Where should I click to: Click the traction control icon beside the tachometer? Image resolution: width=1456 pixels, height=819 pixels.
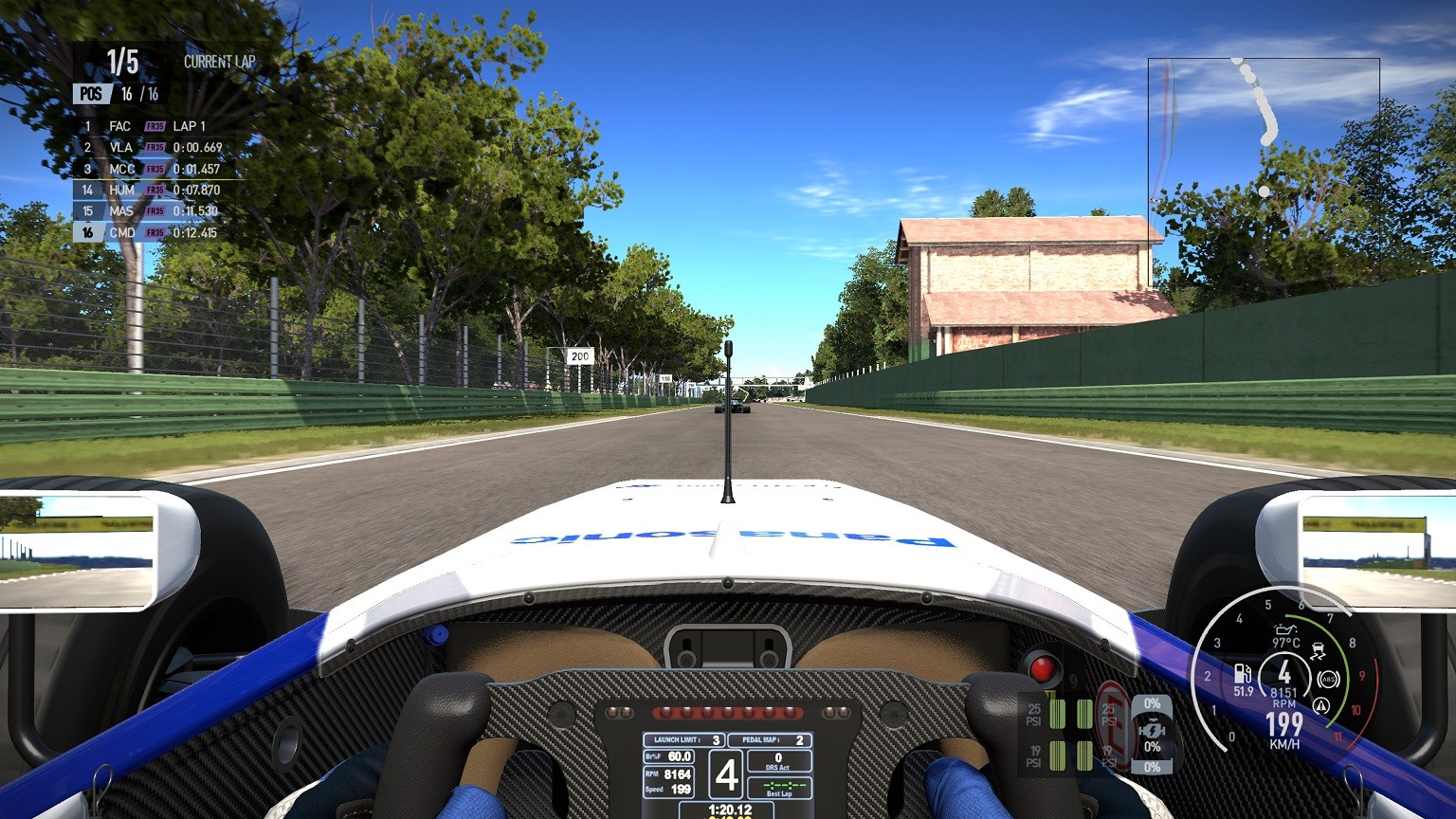click(x=1319, y=649)
